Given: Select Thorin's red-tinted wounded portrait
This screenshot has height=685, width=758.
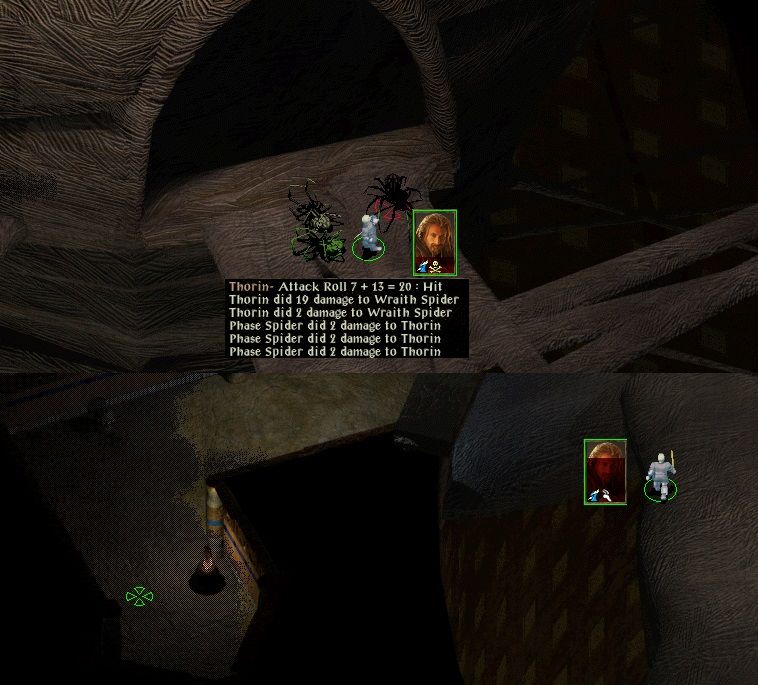Looking at the screenshot, I should pyautogui.click(x=605, y=471).
